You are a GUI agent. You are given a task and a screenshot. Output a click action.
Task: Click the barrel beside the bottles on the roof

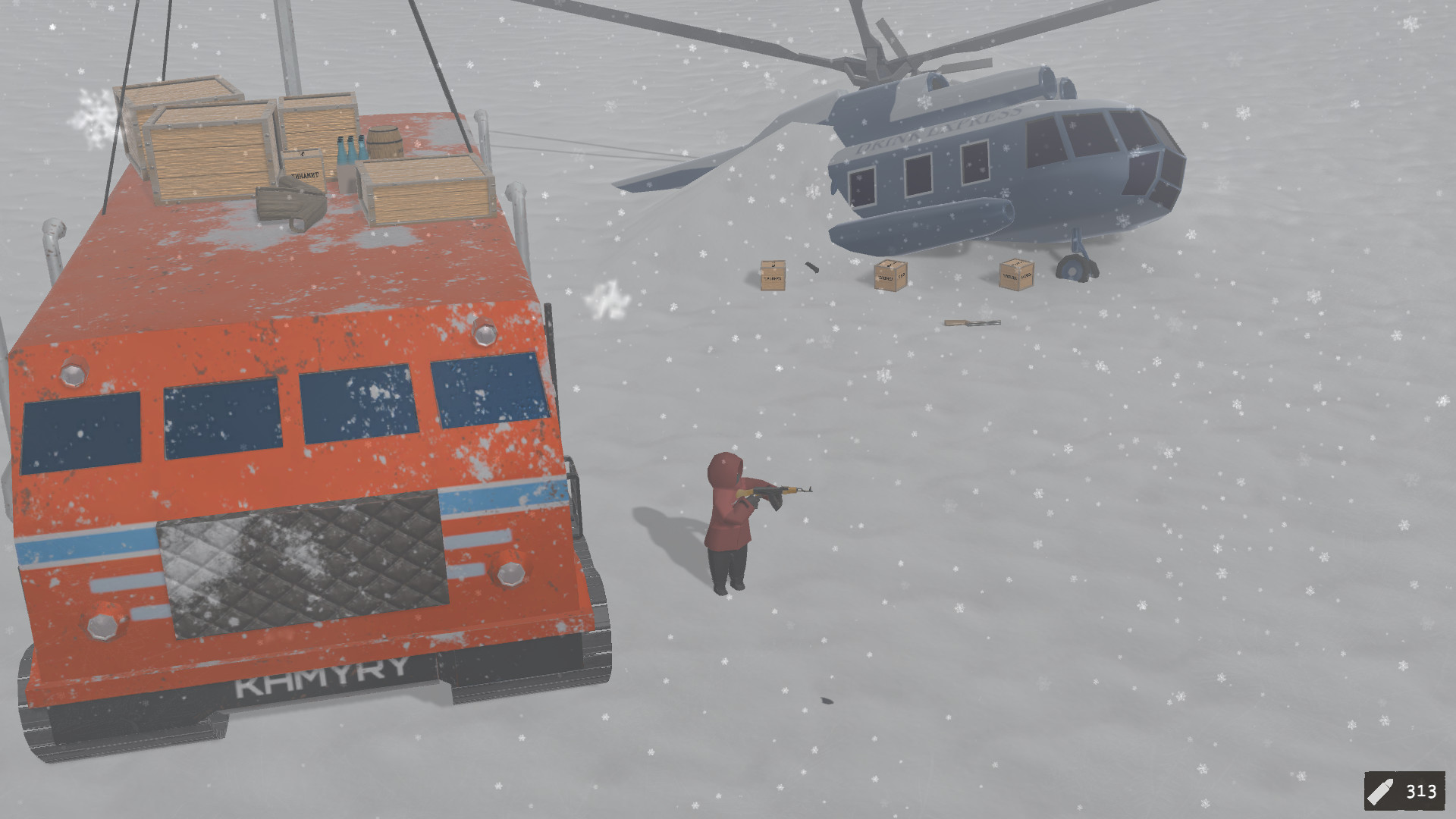coord(387,144)
